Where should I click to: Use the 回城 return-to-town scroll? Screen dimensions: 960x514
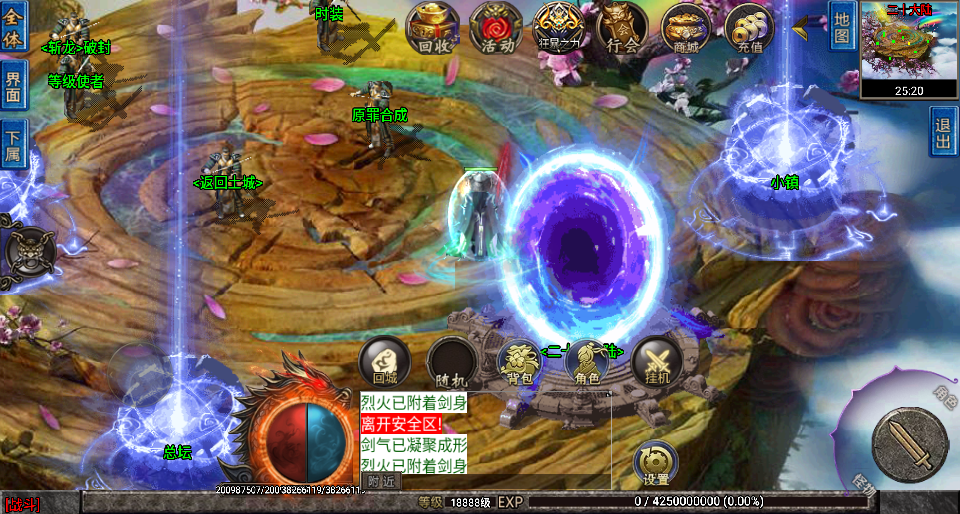(385, 362)
